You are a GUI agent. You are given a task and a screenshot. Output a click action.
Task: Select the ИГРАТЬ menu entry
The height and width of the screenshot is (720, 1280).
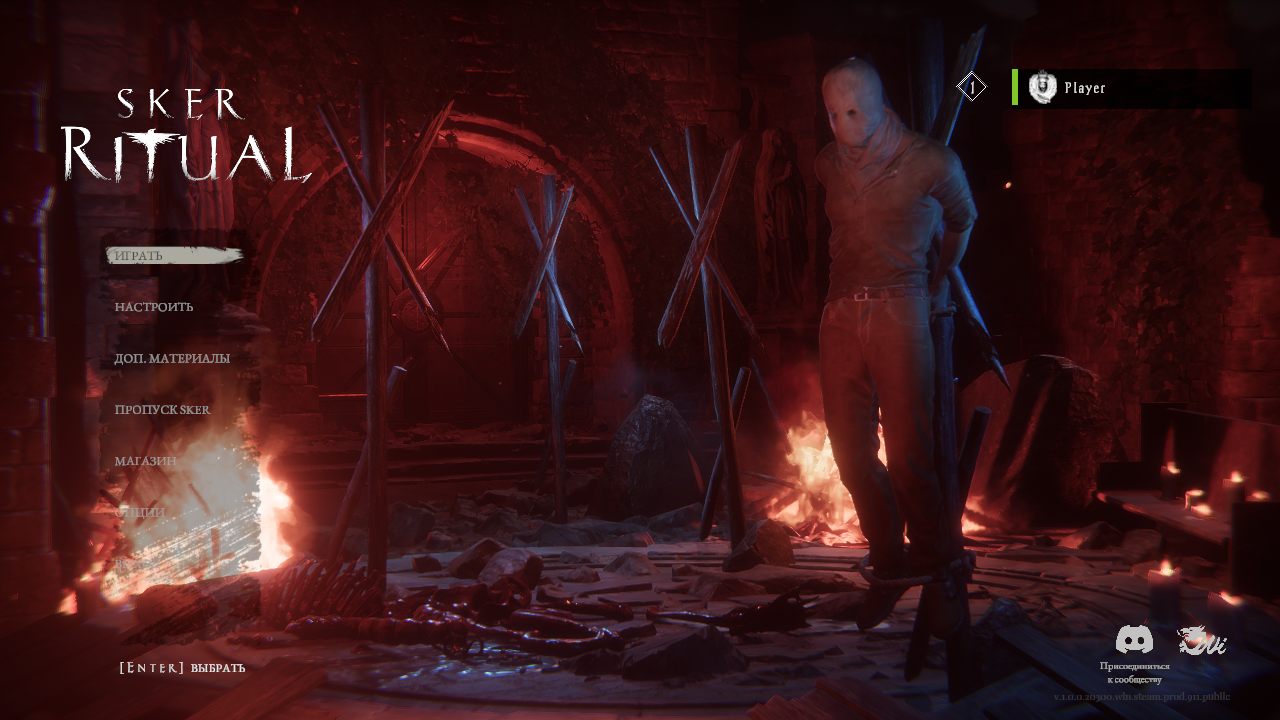pyautogui.click(x=140, y=256)
